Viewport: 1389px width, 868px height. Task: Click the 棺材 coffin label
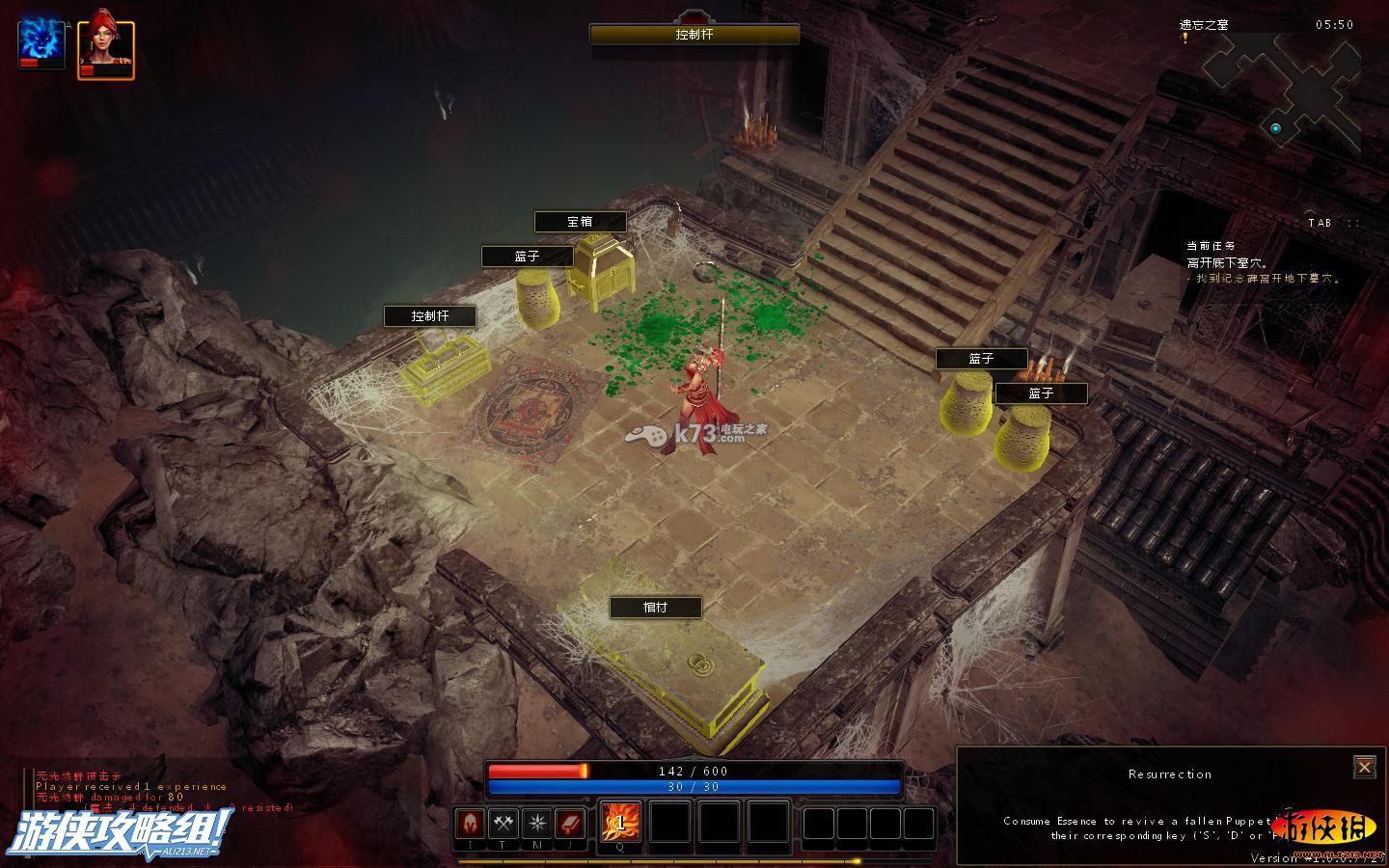click(655, 608)
